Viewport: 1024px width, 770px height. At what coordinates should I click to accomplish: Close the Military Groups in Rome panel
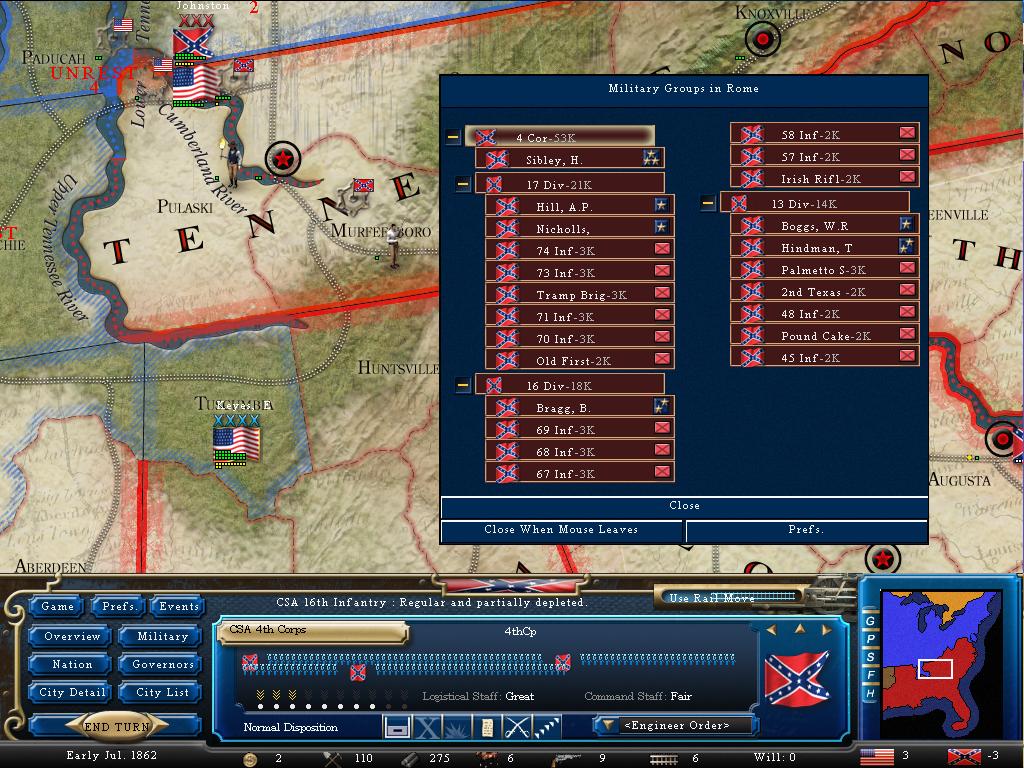(684, 506)
